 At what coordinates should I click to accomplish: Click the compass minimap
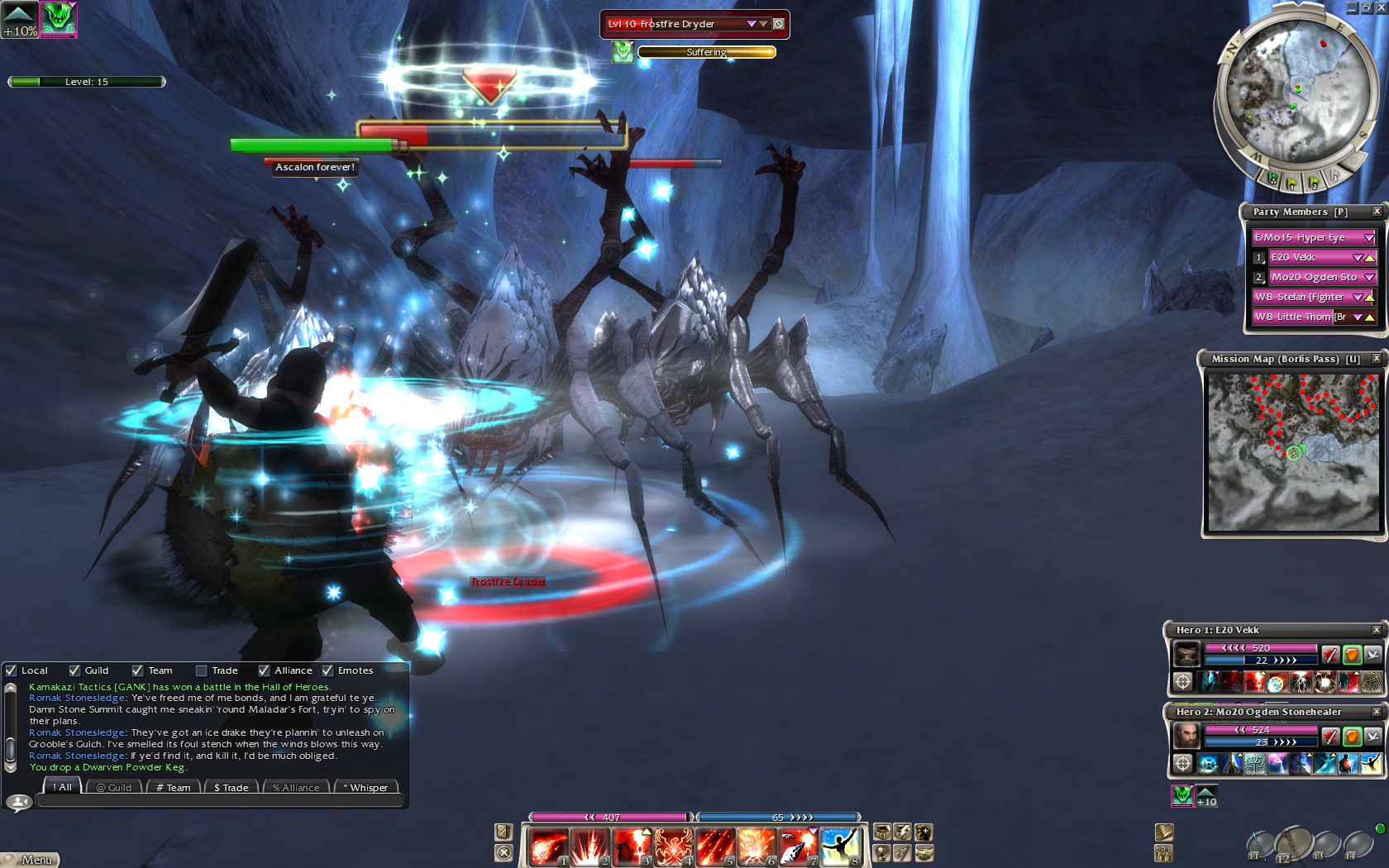pyautogui.click(x=1296, y=93)
